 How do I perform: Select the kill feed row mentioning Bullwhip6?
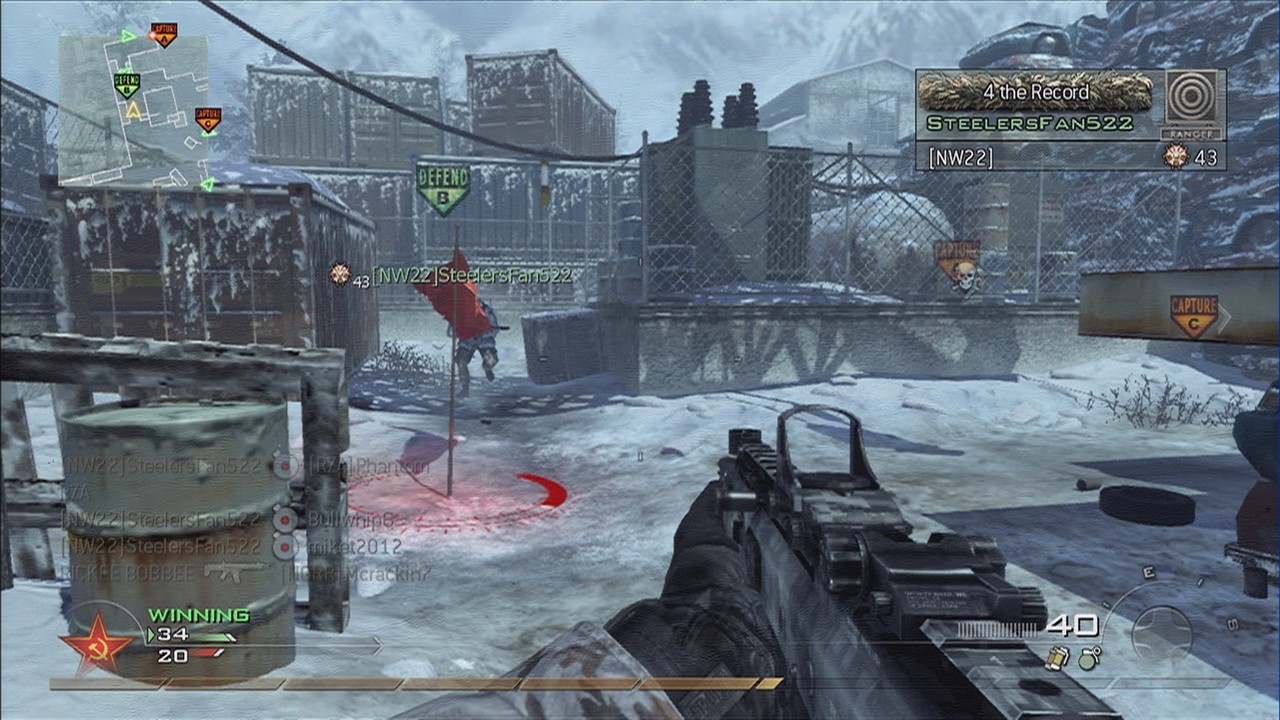(x=230, y=520)
